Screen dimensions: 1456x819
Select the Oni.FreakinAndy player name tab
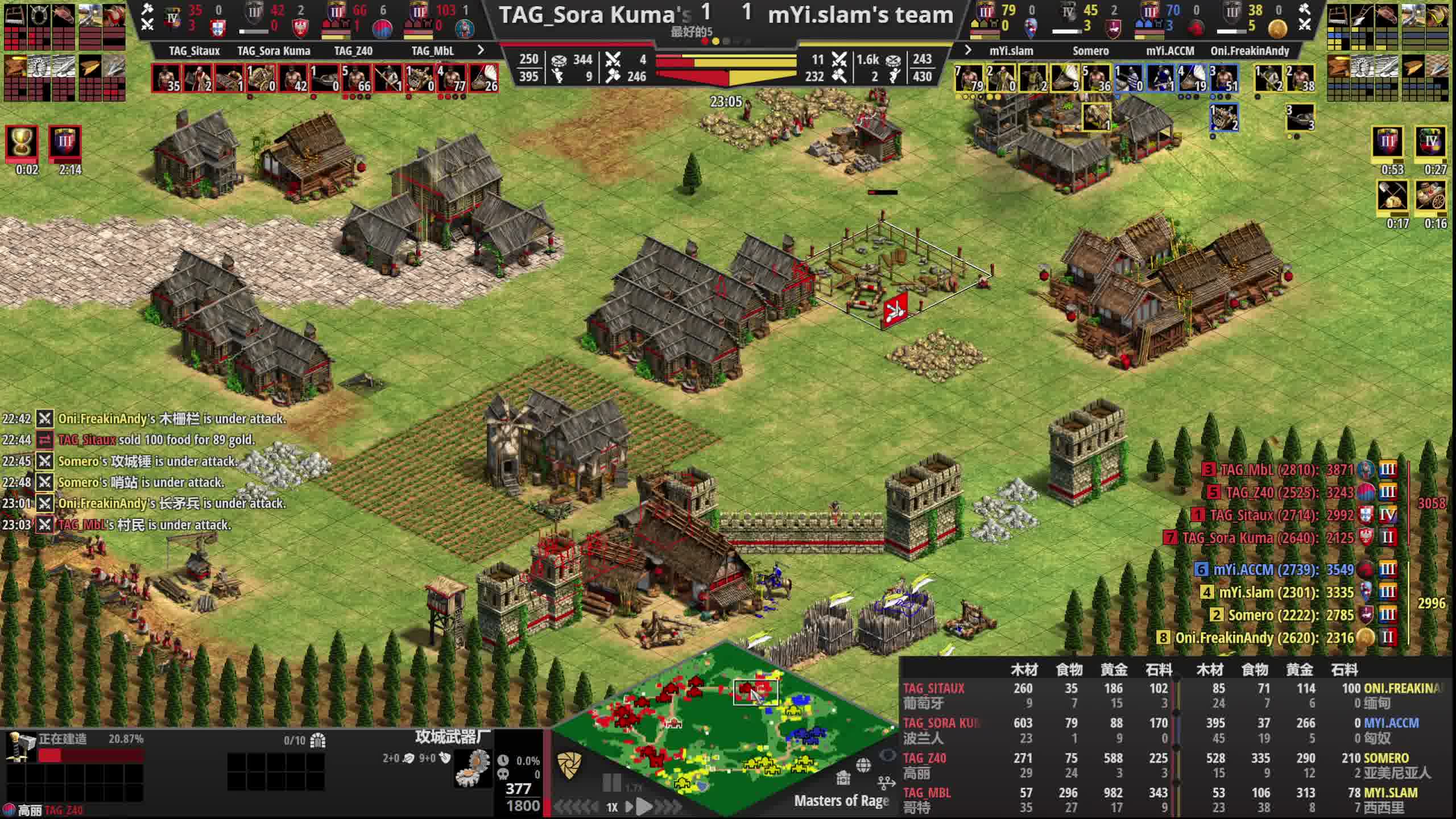(1250, 51)
